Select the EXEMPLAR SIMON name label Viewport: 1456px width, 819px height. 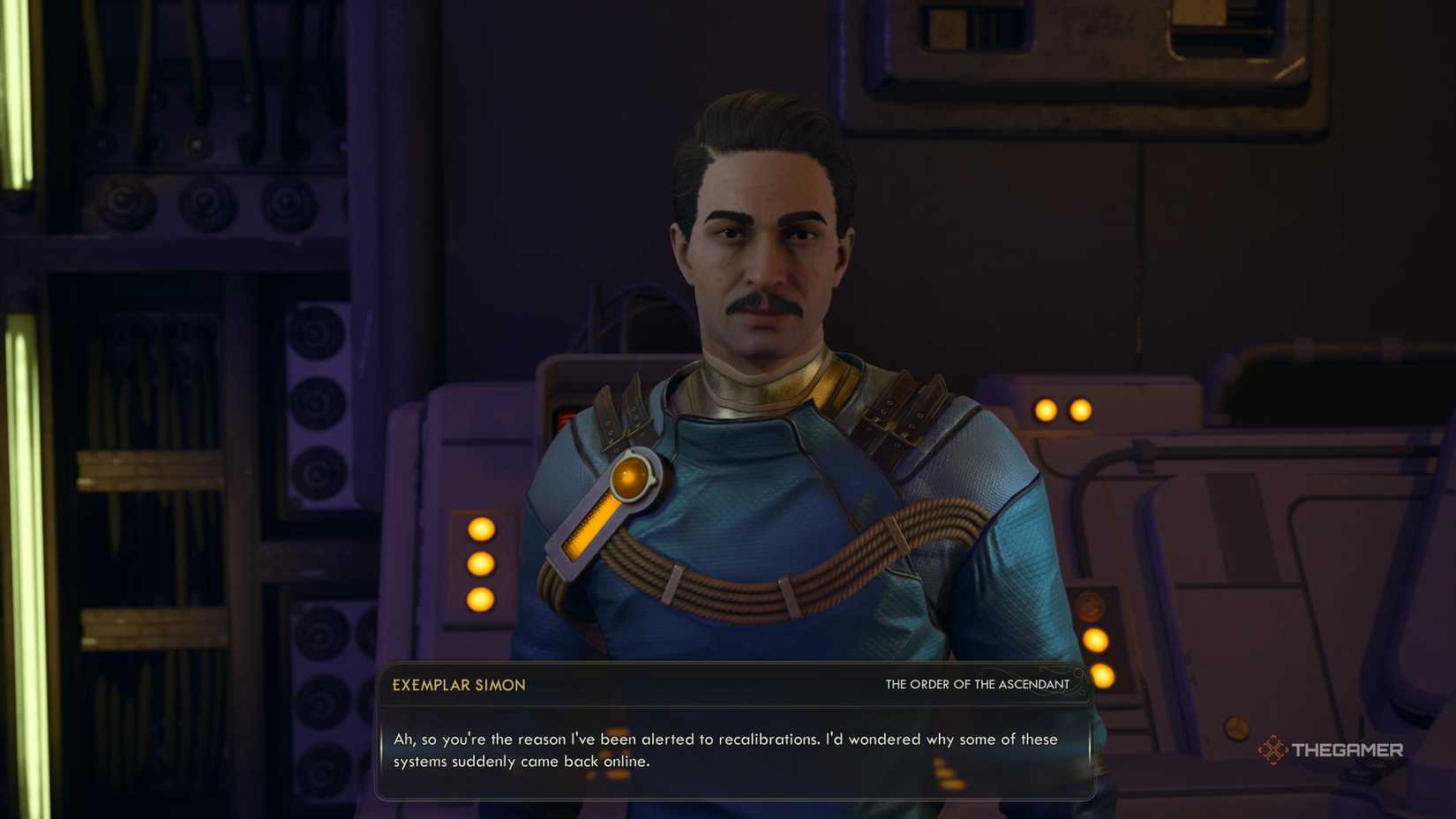pos(460,685)
